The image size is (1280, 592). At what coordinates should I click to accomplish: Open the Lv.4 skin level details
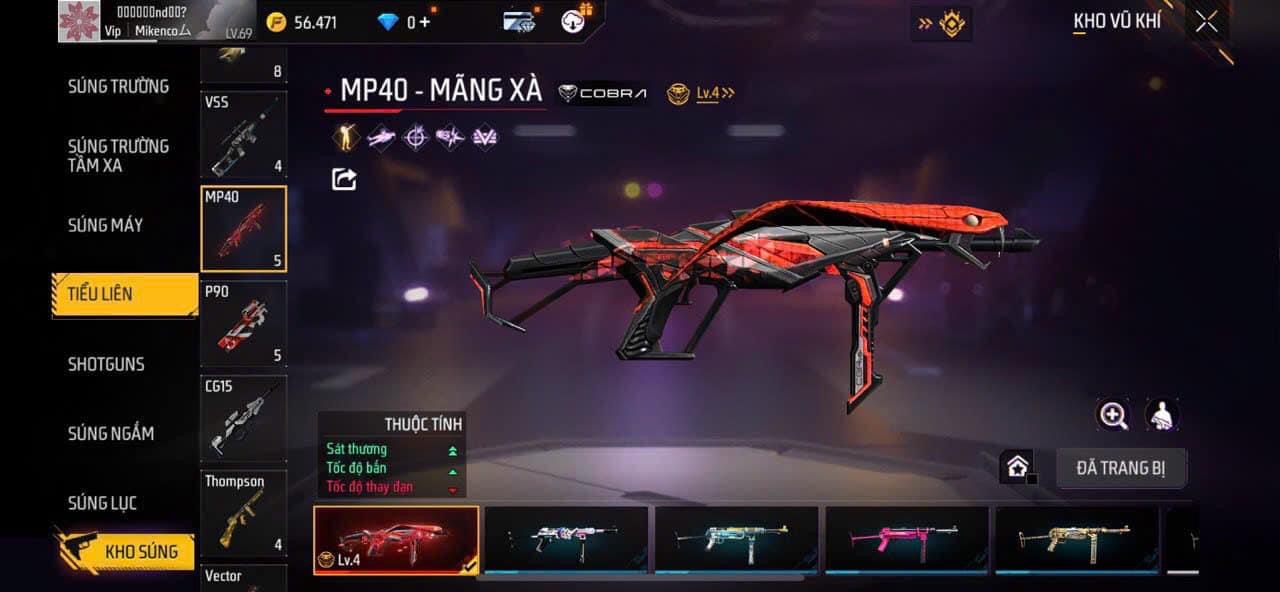point(702,93)
